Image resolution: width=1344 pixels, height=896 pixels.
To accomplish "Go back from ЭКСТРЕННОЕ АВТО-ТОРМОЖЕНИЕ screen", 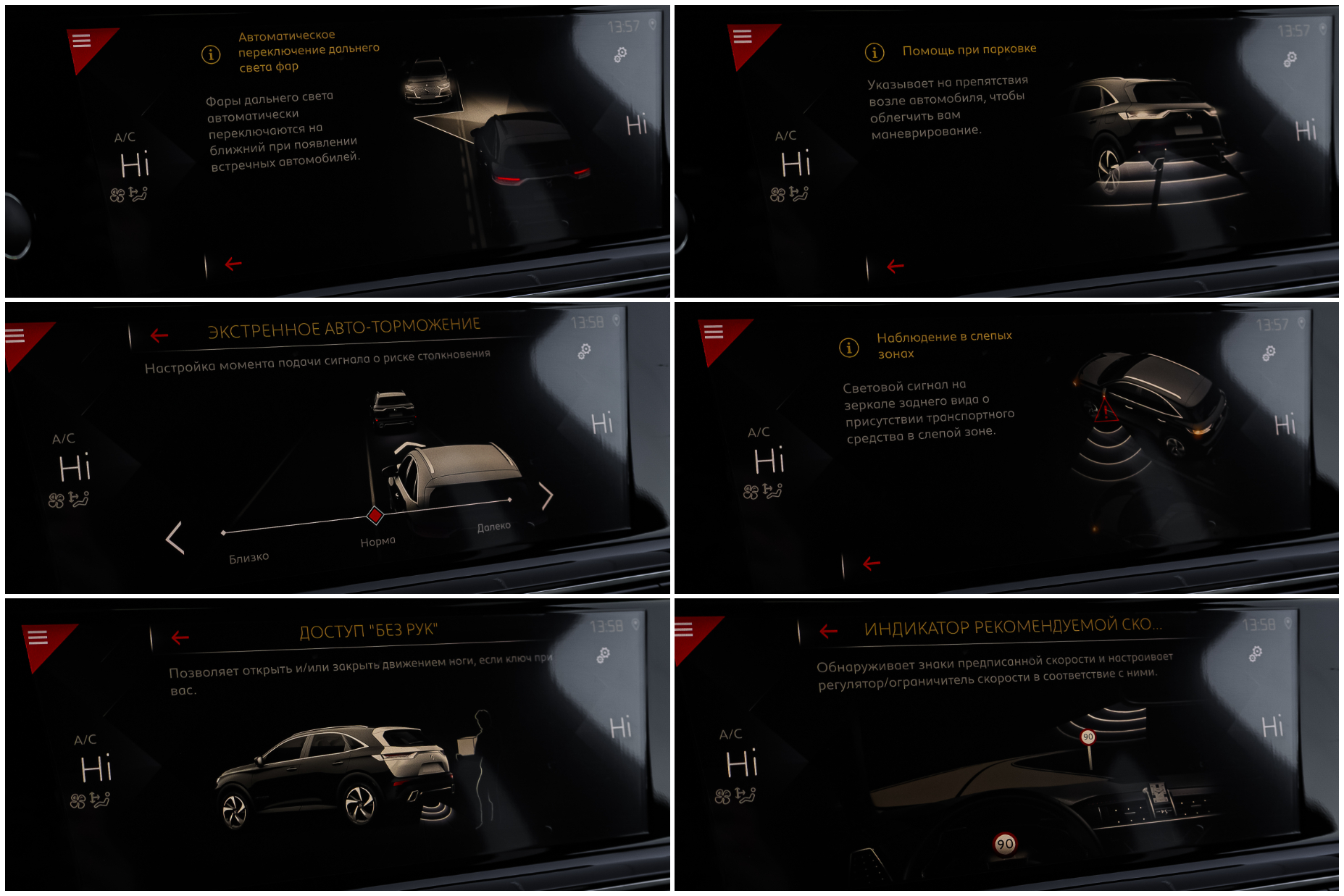I will [x=159, y=335].
